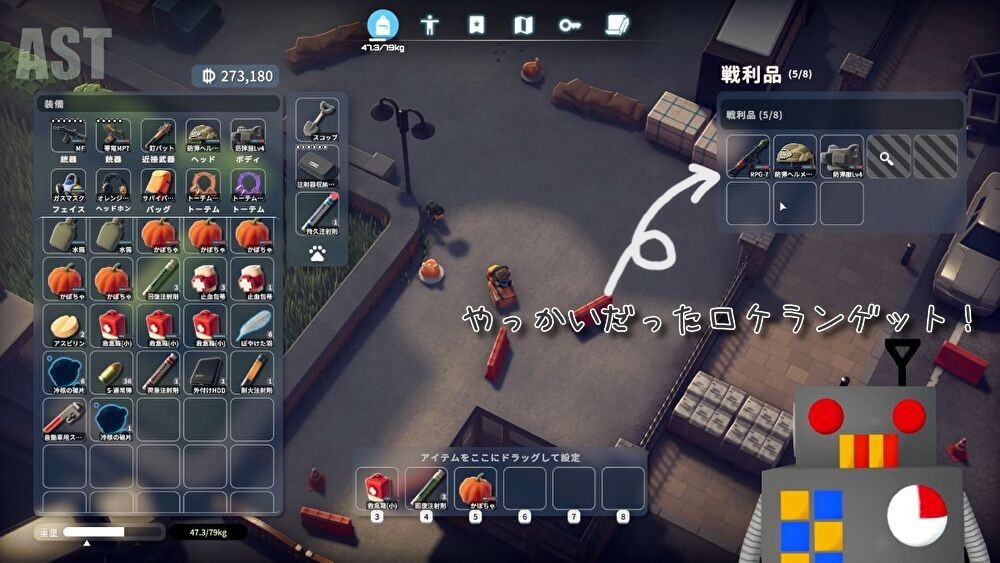The image size is (1000, 563).
Task: Click the loot slot being searched
Action: pos(888,157)
